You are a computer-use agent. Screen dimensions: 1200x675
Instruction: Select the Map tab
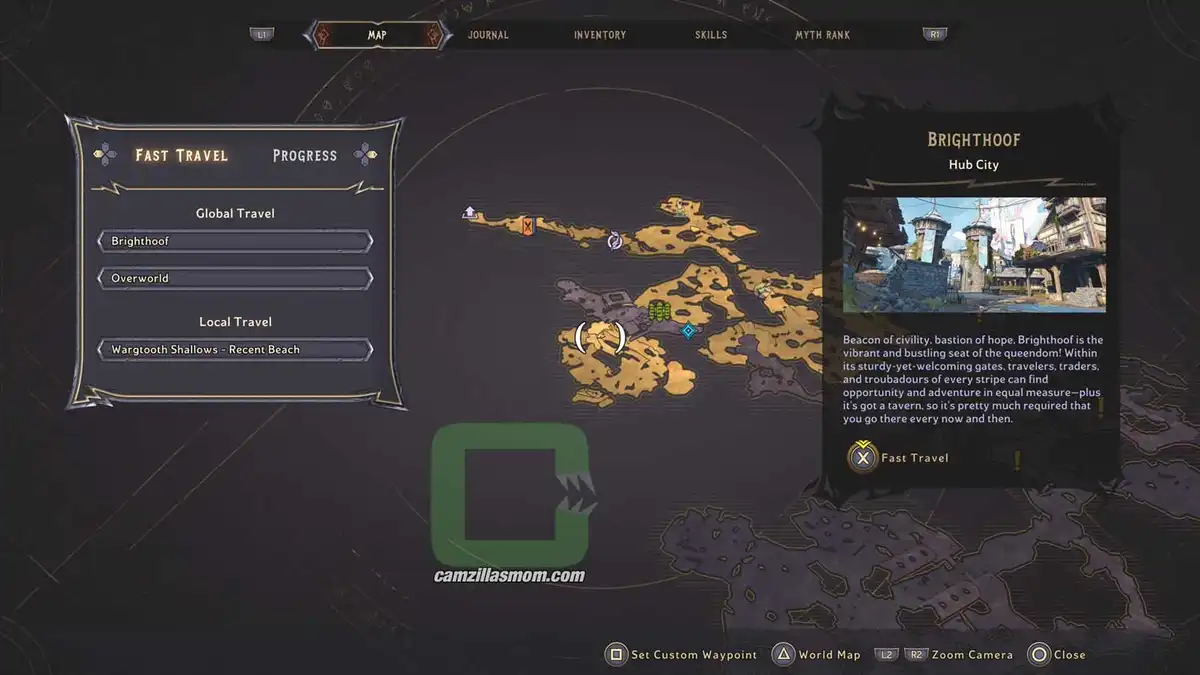click(x=377, y=35)
